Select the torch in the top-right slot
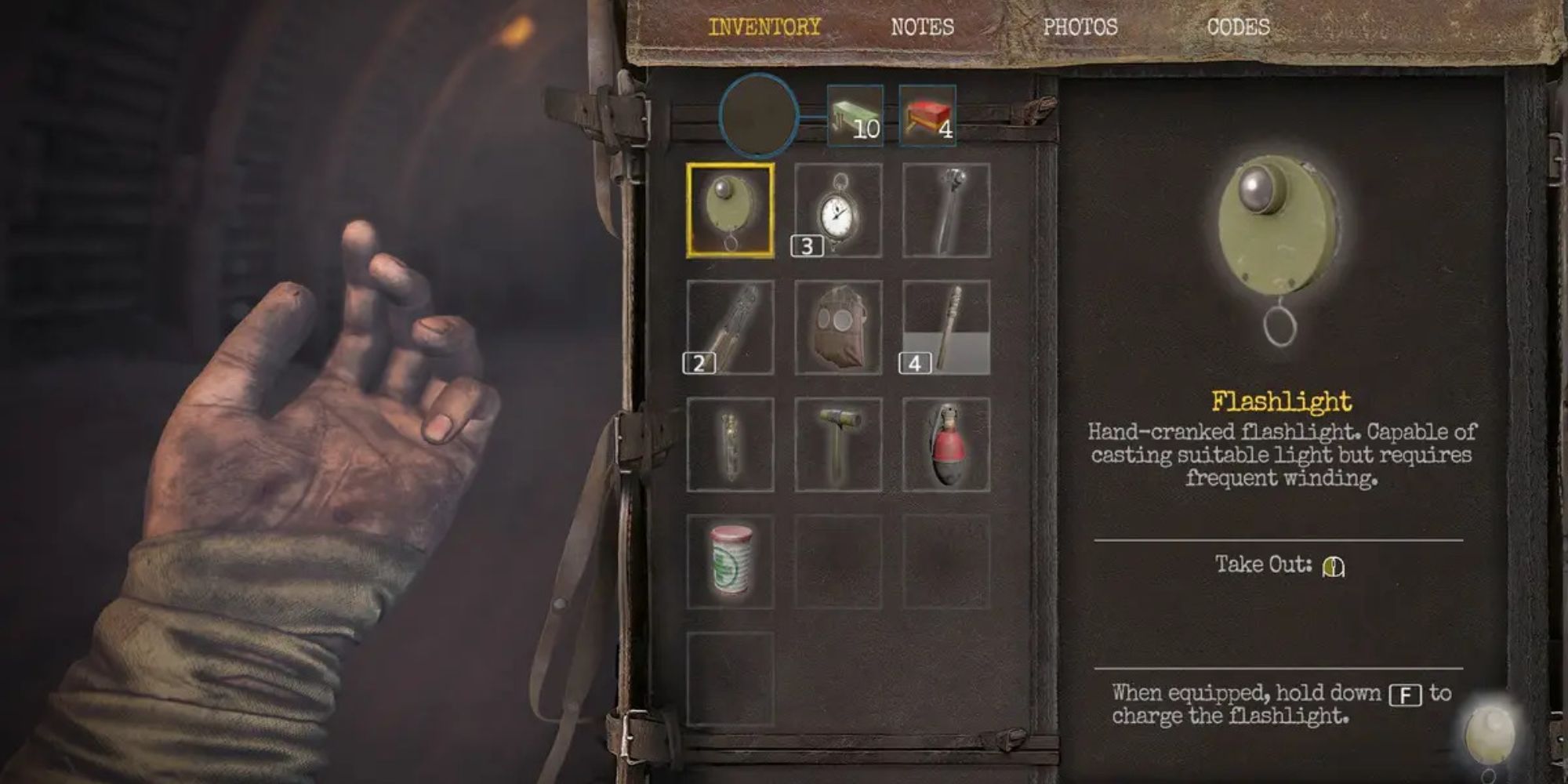The width and height of the screenshot is (1568, 784). point(947,210)
